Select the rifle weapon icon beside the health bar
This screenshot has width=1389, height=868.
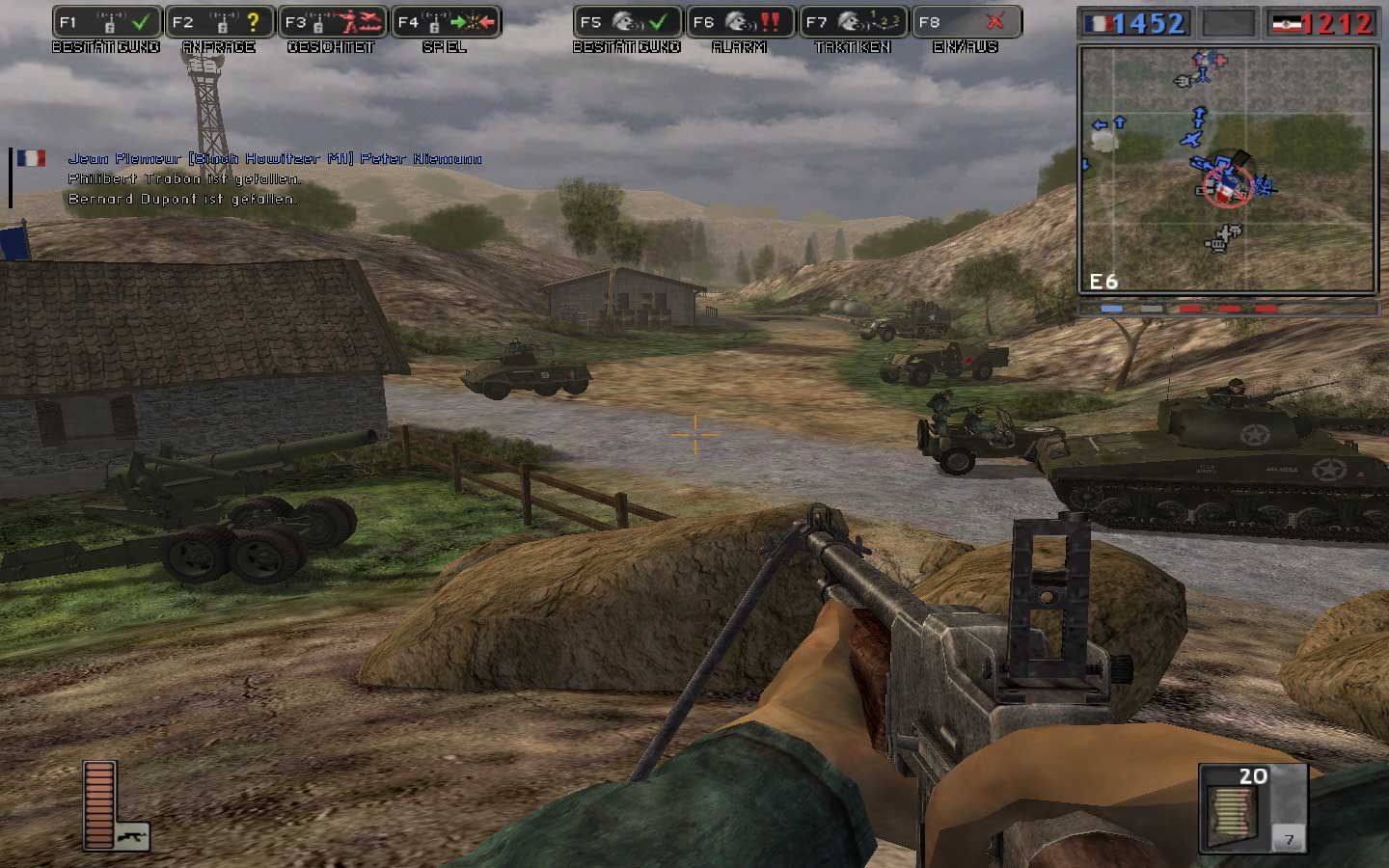tap(132, 835)
